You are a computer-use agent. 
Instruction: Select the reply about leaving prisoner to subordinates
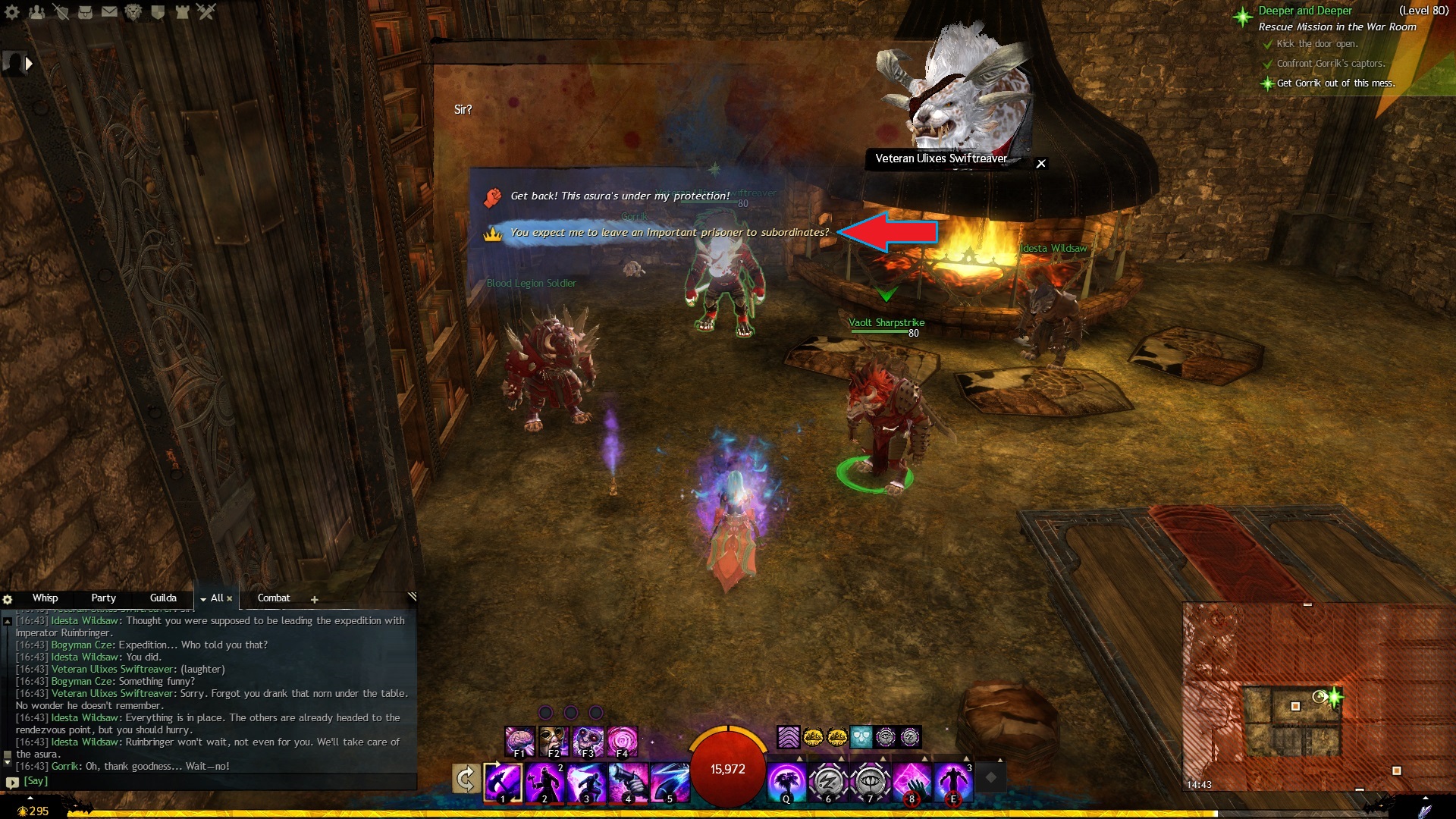669,233
